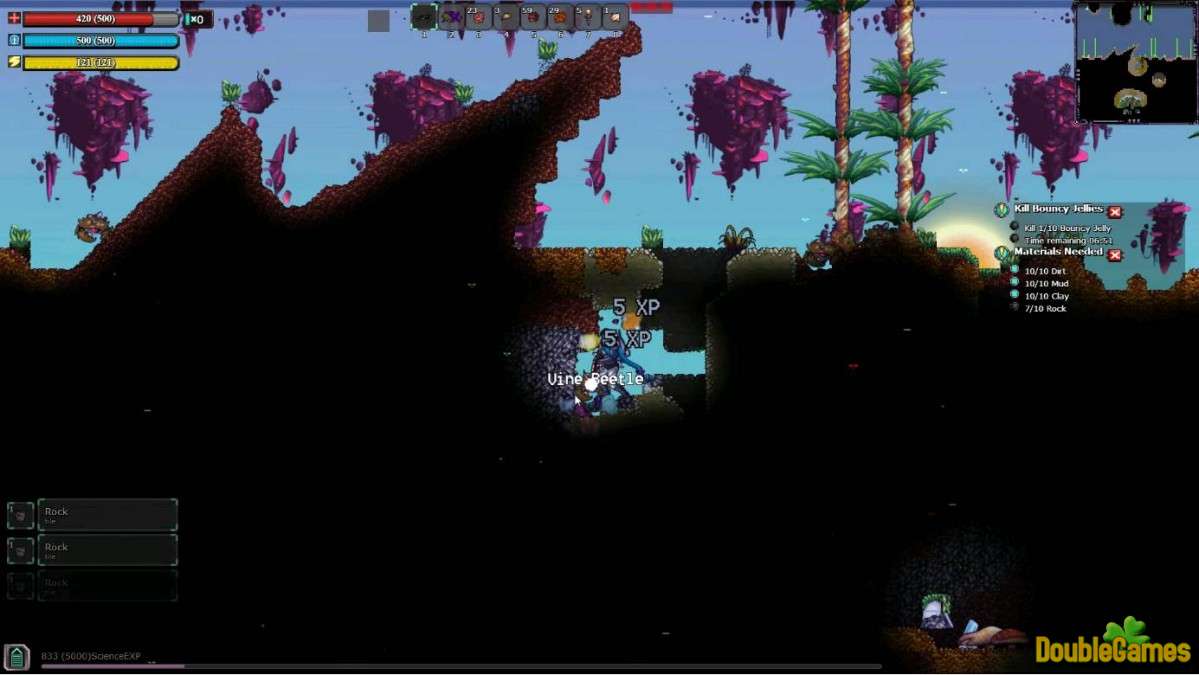Click the gray square left of the hotbar
Viewport: 1199px width, 675px height.
378,20
